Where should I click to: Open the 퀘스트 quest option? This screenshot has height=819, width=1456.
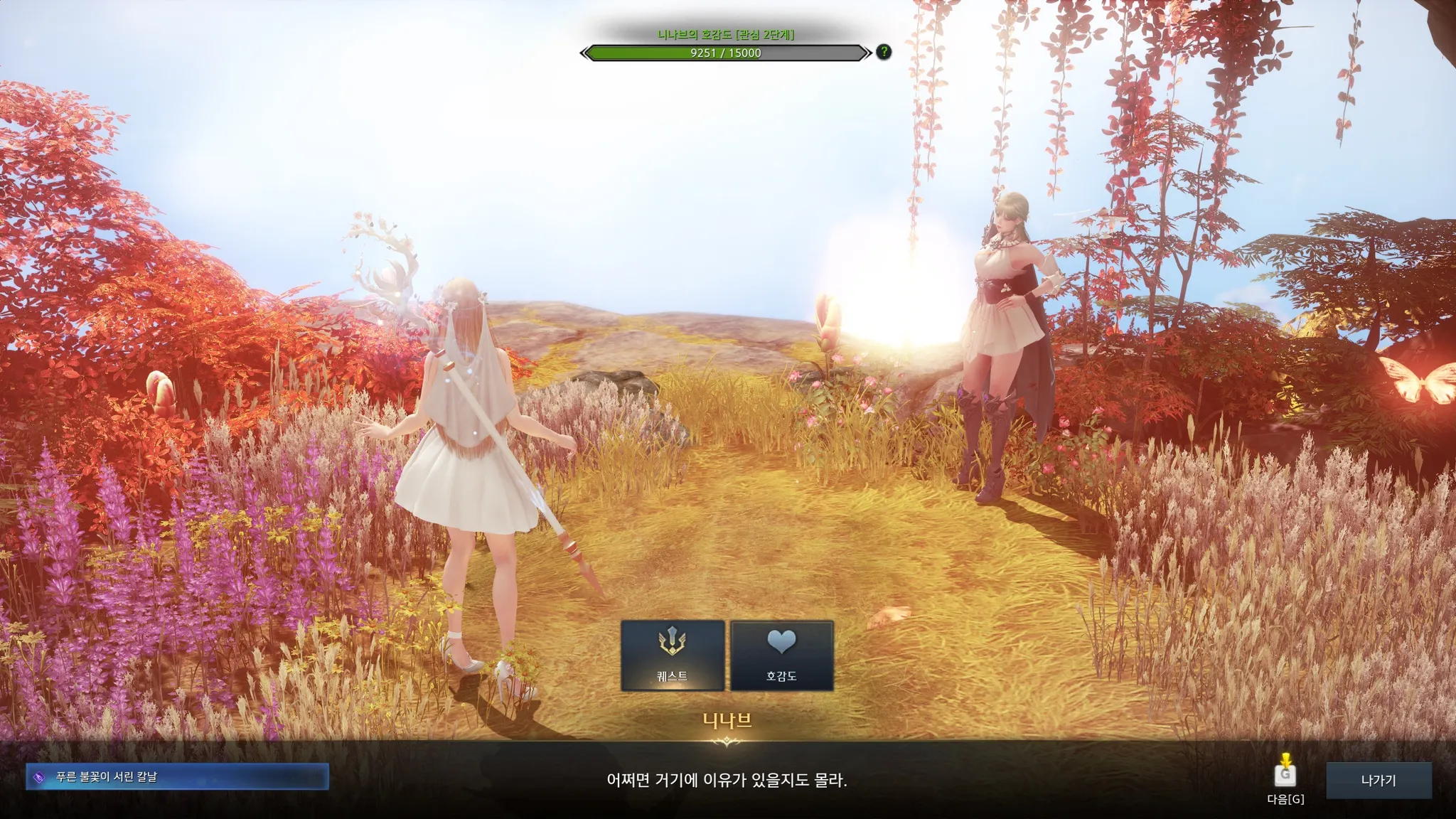coord(673,655)
